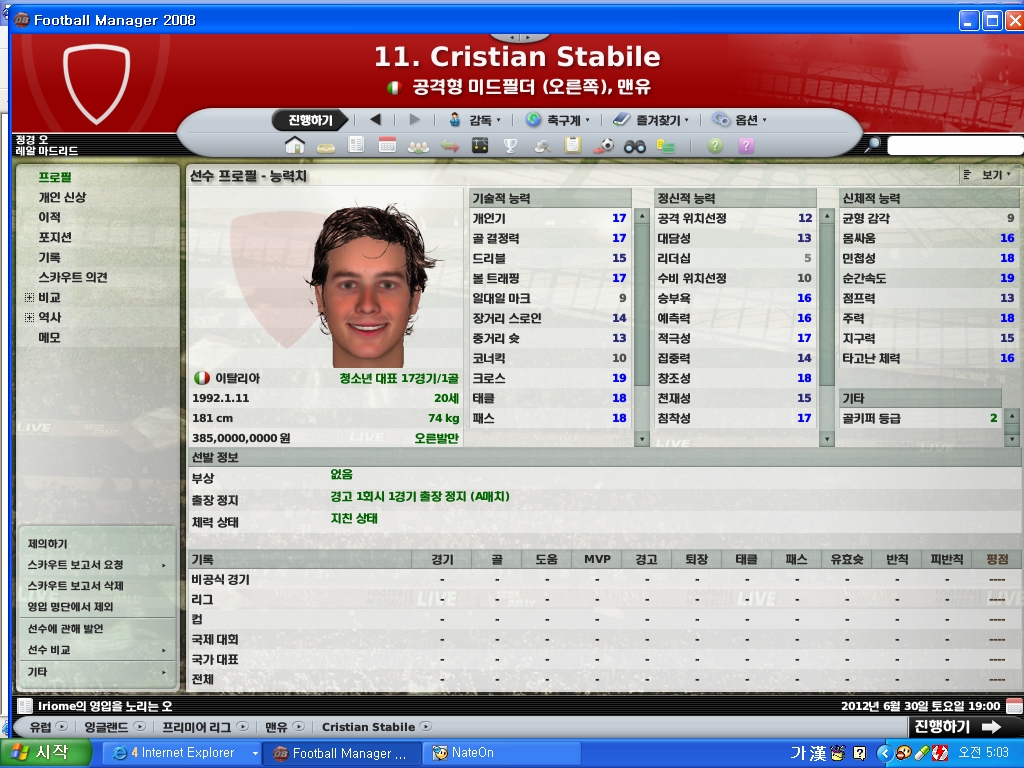Viewport: 1024px width, 768px height.
Task: Open the binoculars scouting icon
Action: point(634,146)
